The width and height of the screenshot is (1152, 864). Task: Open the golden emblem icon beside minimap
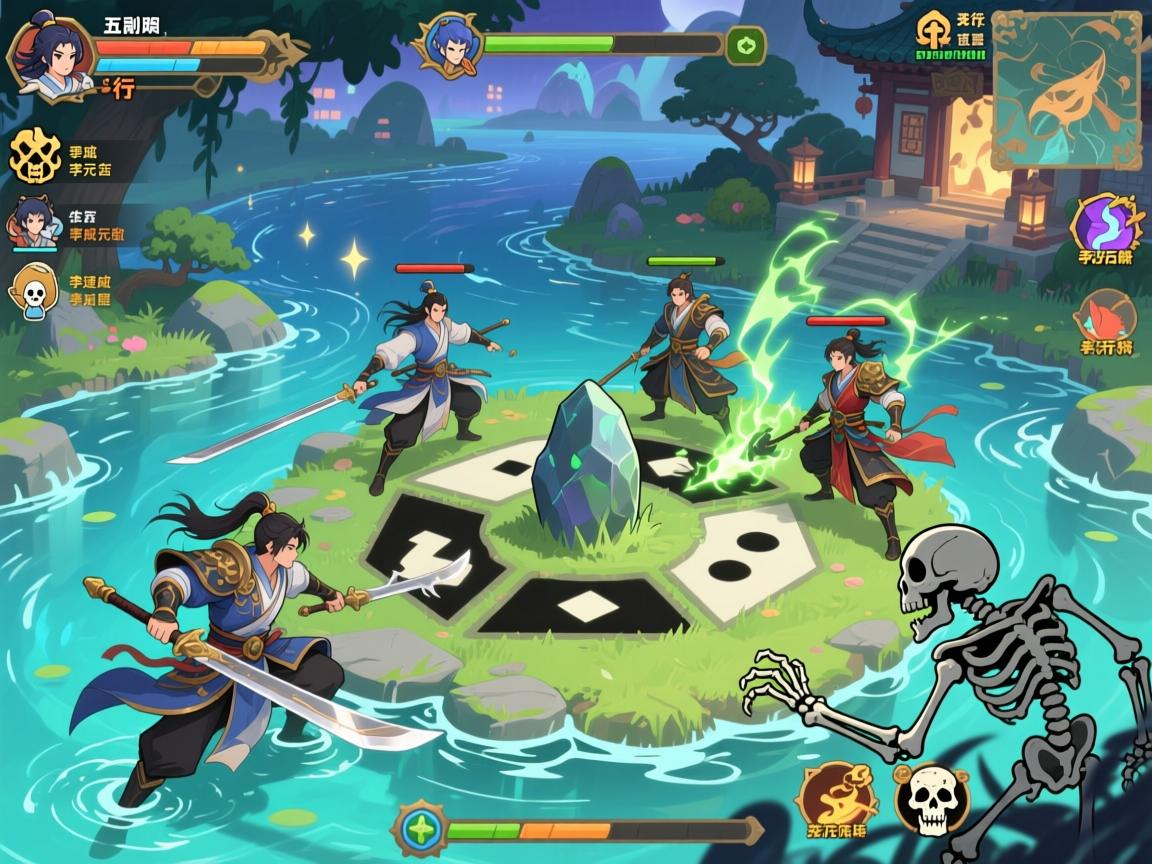point(934,32)
